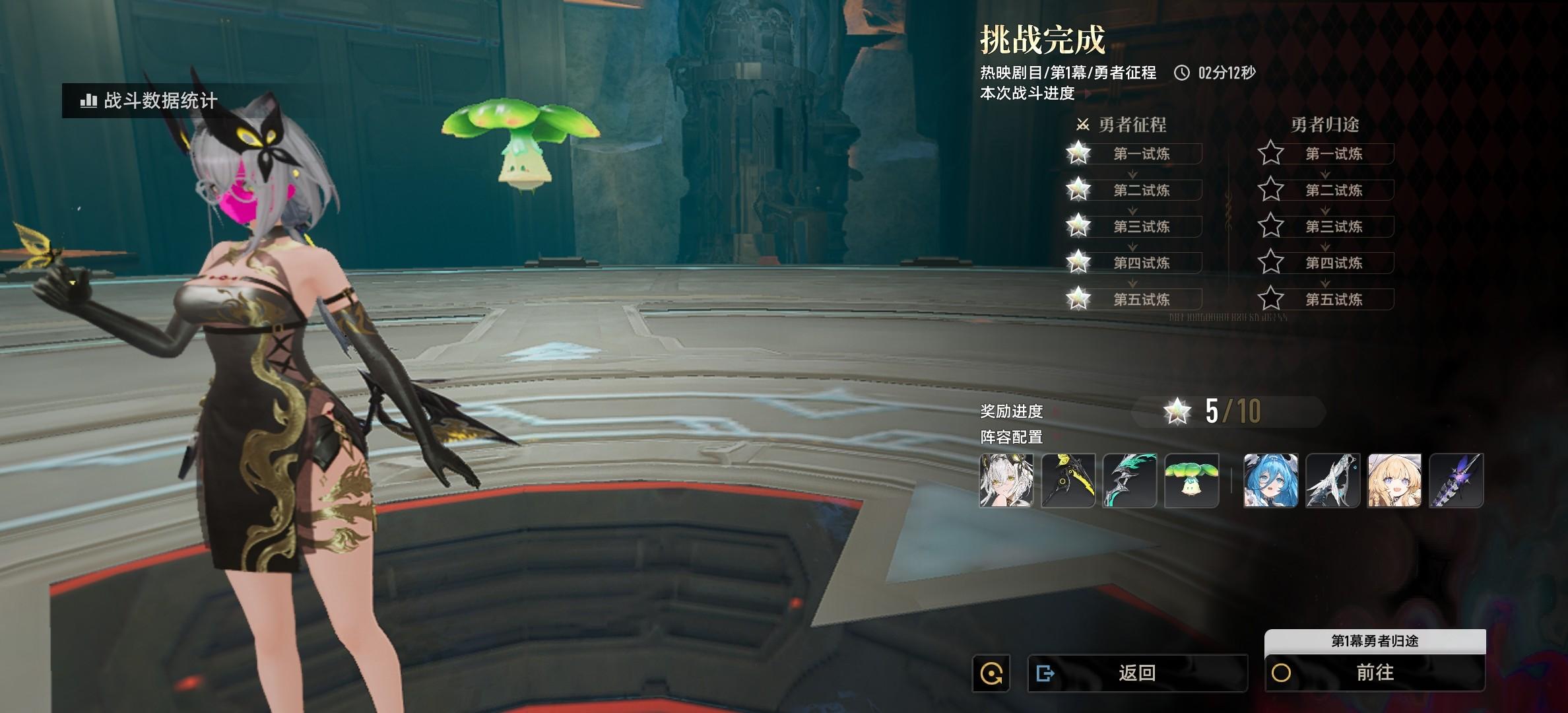This screenshot has height=713, width=1568.
Task: Go to 第1幕勇者归途 via 前往 button
Action: pos(1375,673)
